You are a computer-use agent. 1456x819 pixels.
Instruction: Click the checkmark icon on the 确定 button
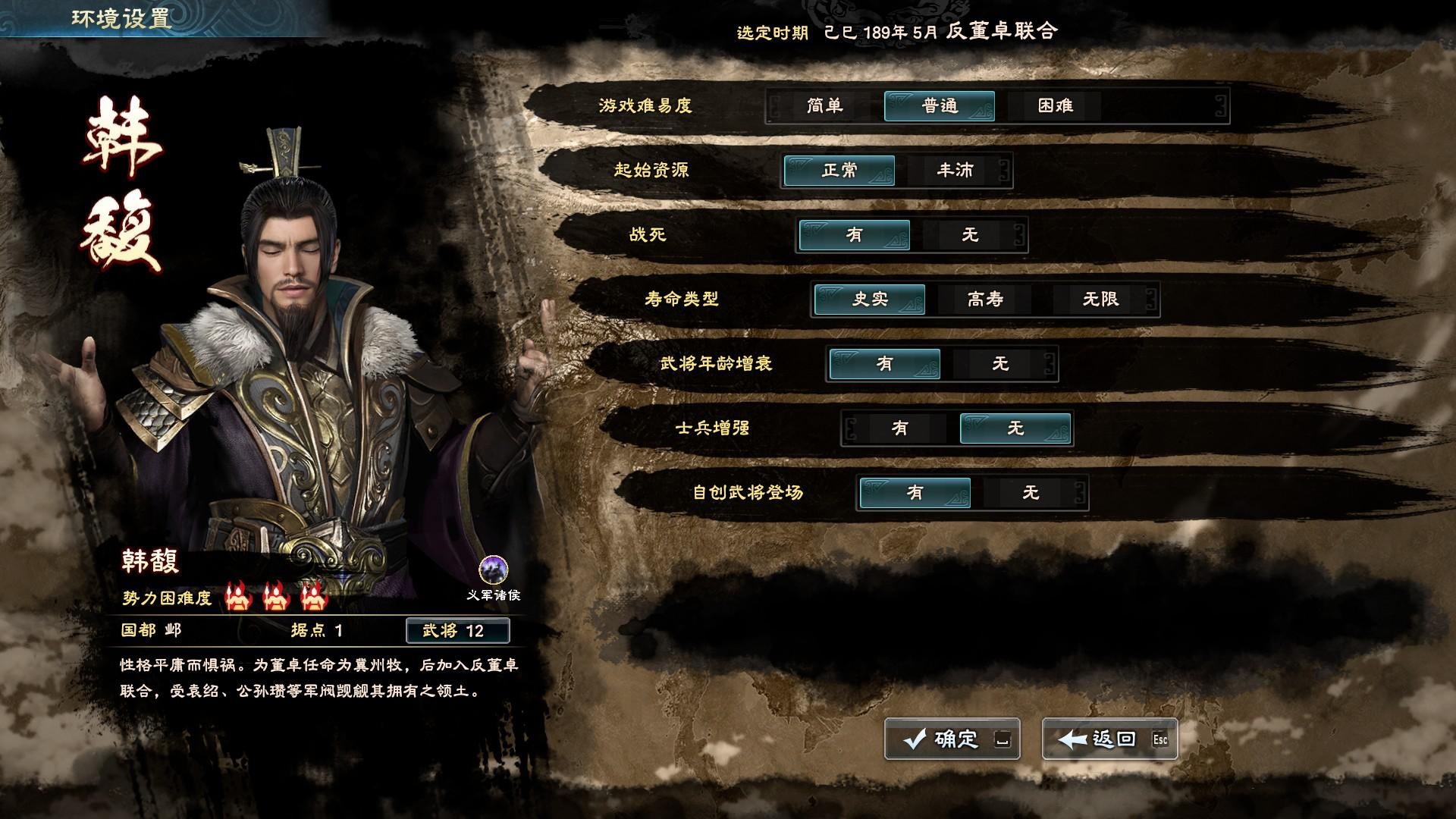tap(914, 738)
